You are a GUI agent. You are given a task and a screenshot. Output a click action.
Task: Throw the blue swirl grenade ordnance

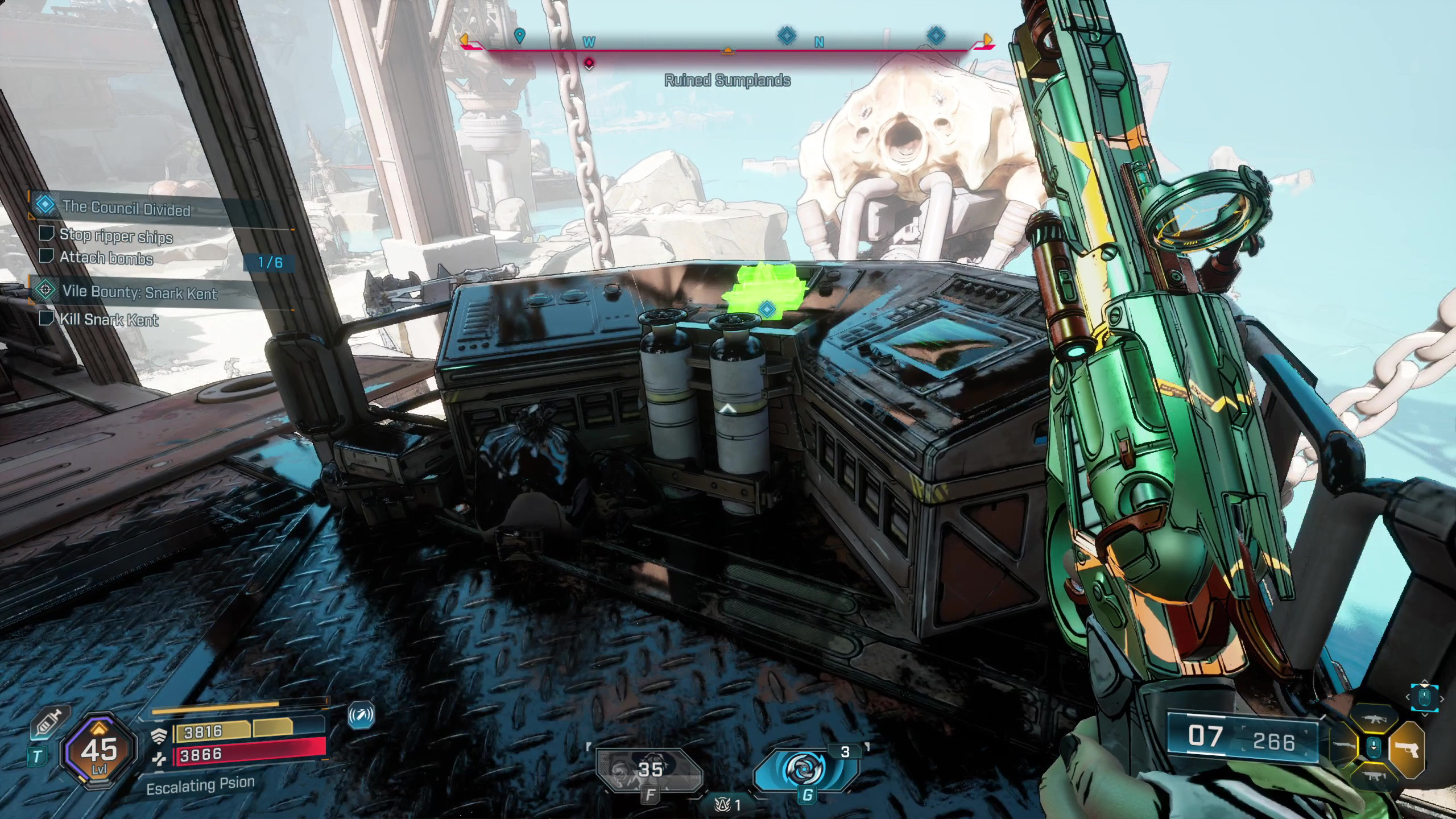click(805, 770)
